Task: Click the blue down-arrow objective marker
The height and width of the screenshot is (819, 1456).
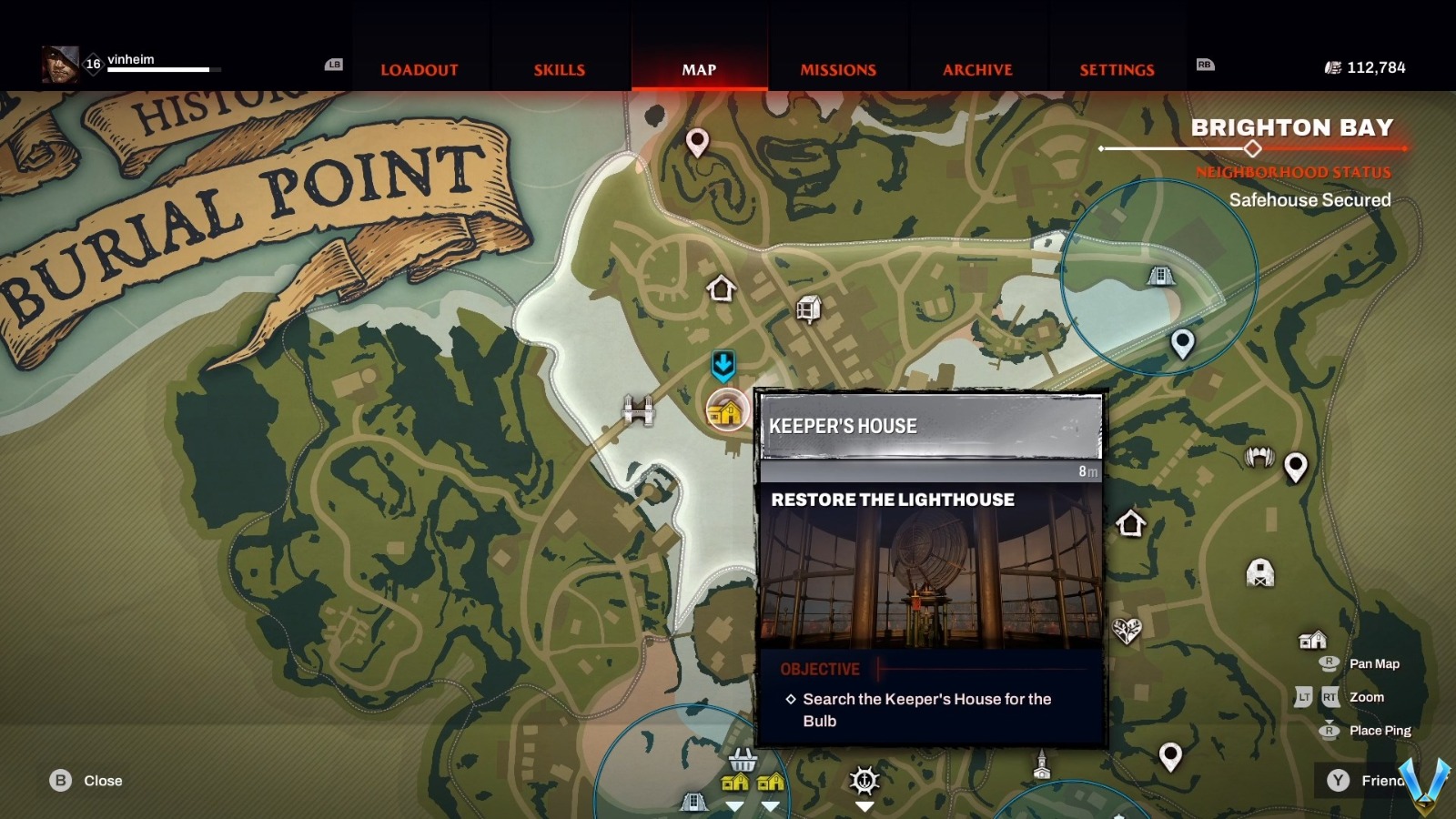Action: [x=723, y=366]
